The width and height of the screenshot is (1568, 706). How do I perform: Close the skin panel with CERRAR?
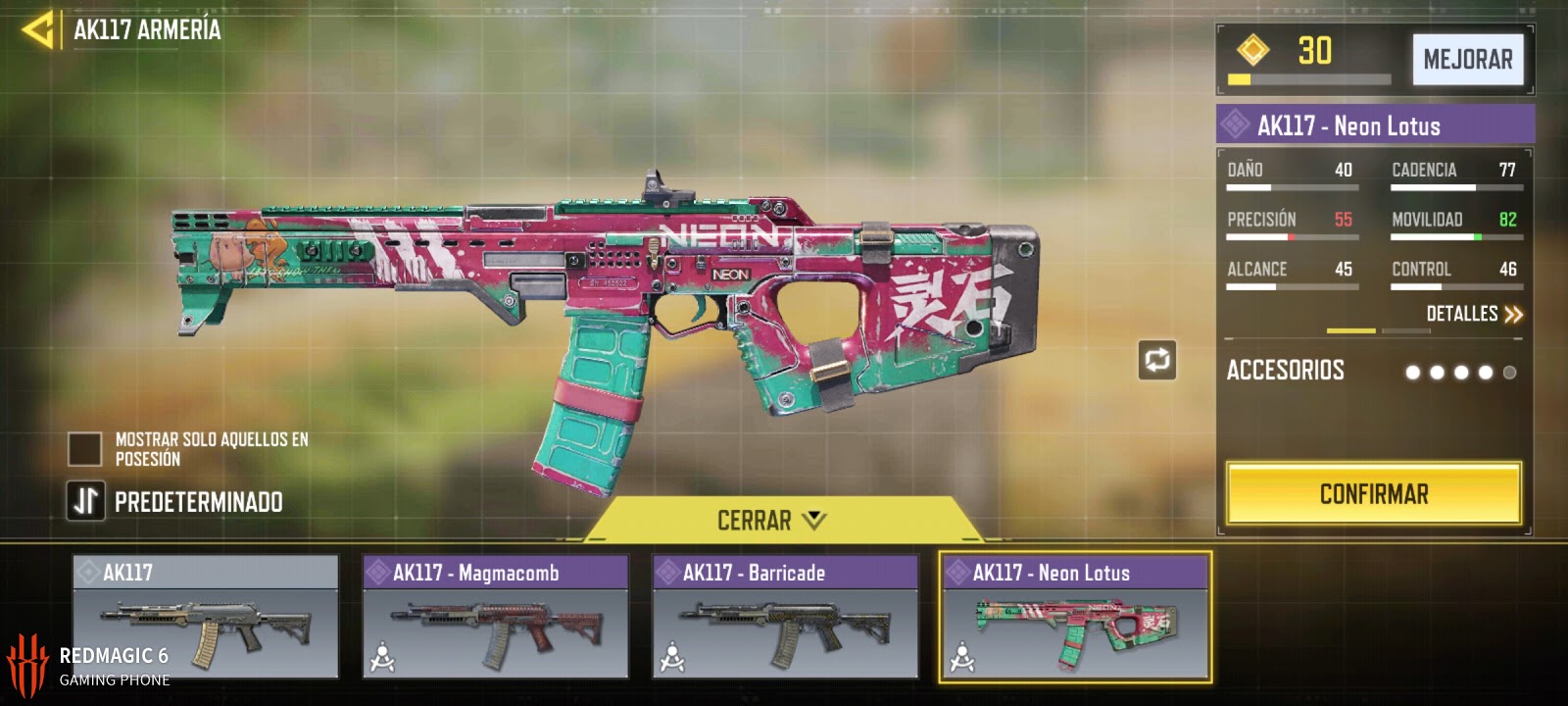pos(771,520)
